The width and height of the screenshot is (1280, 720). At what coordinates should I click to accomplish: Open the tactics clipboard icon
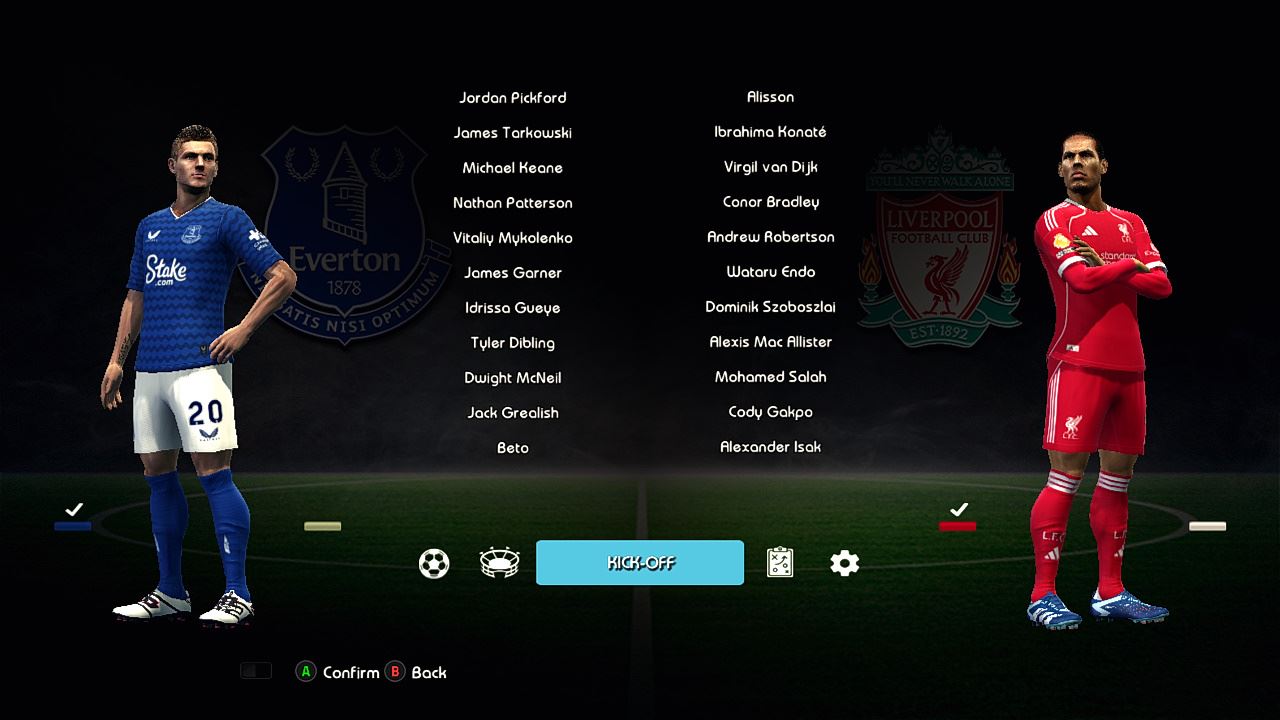coord(780,564)
